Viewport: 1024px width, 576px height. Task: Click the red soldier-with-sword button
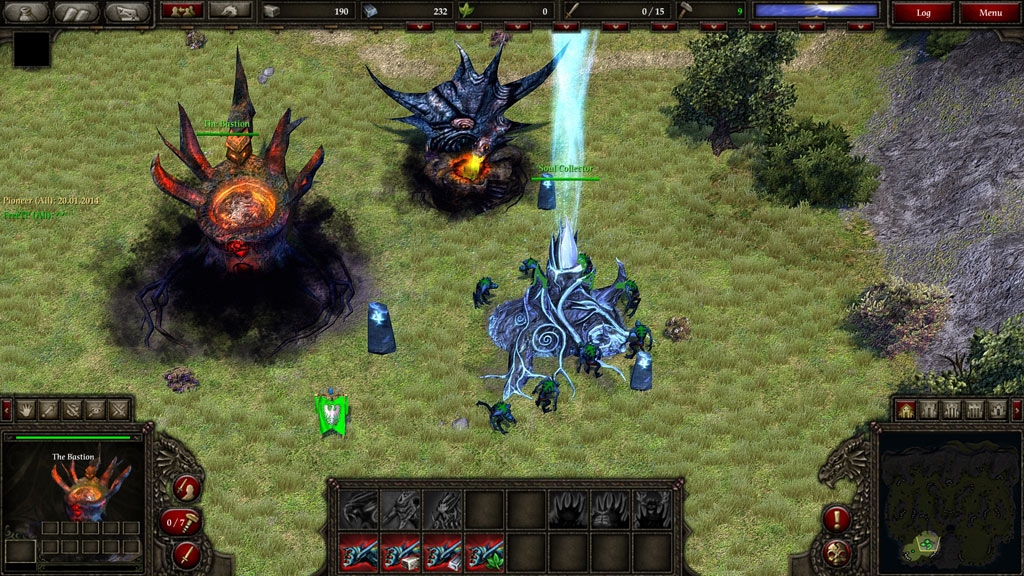[186, 488]
